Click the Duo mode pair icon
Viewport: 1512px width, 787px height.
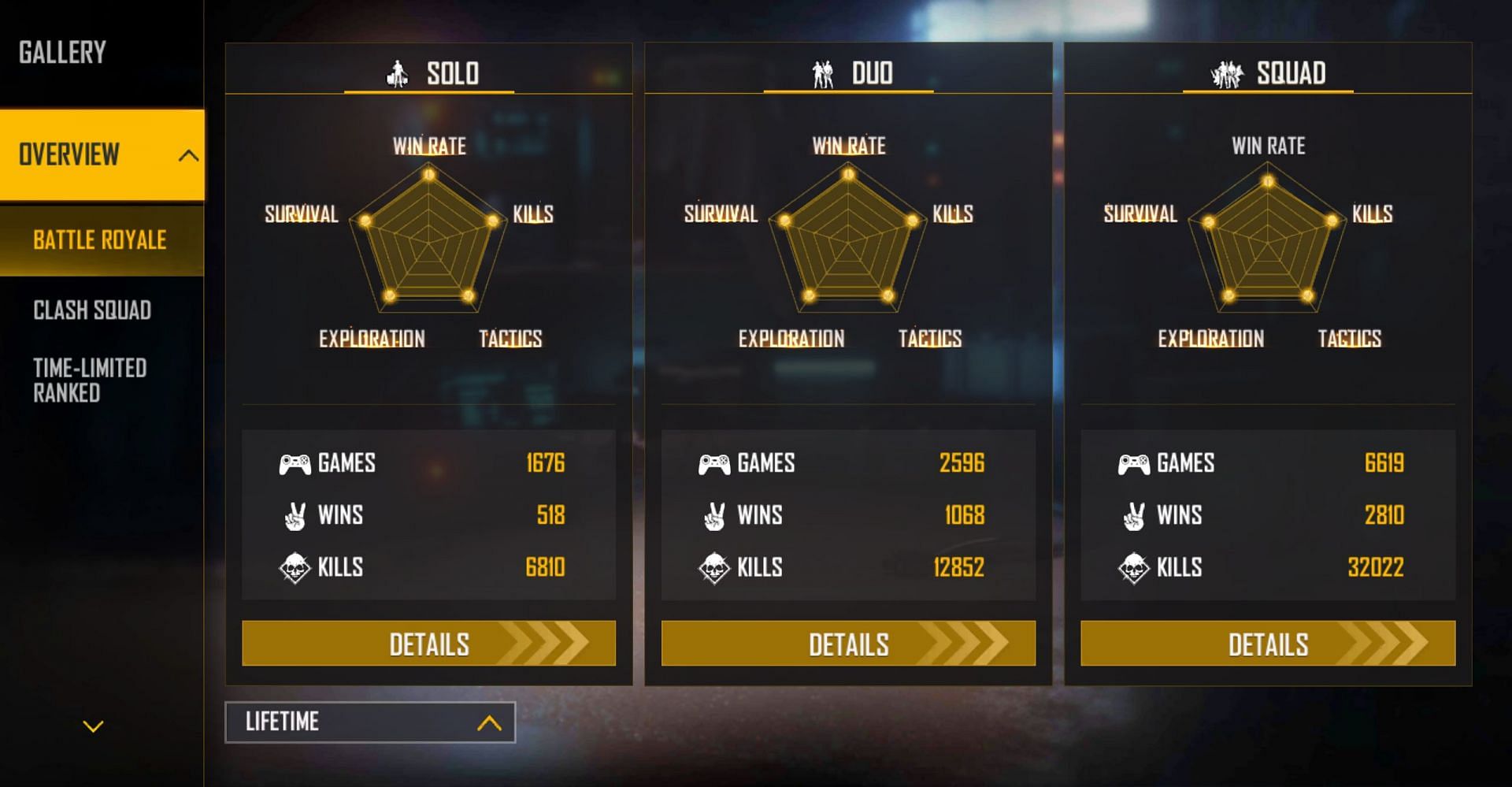click(x=824, y=73)
